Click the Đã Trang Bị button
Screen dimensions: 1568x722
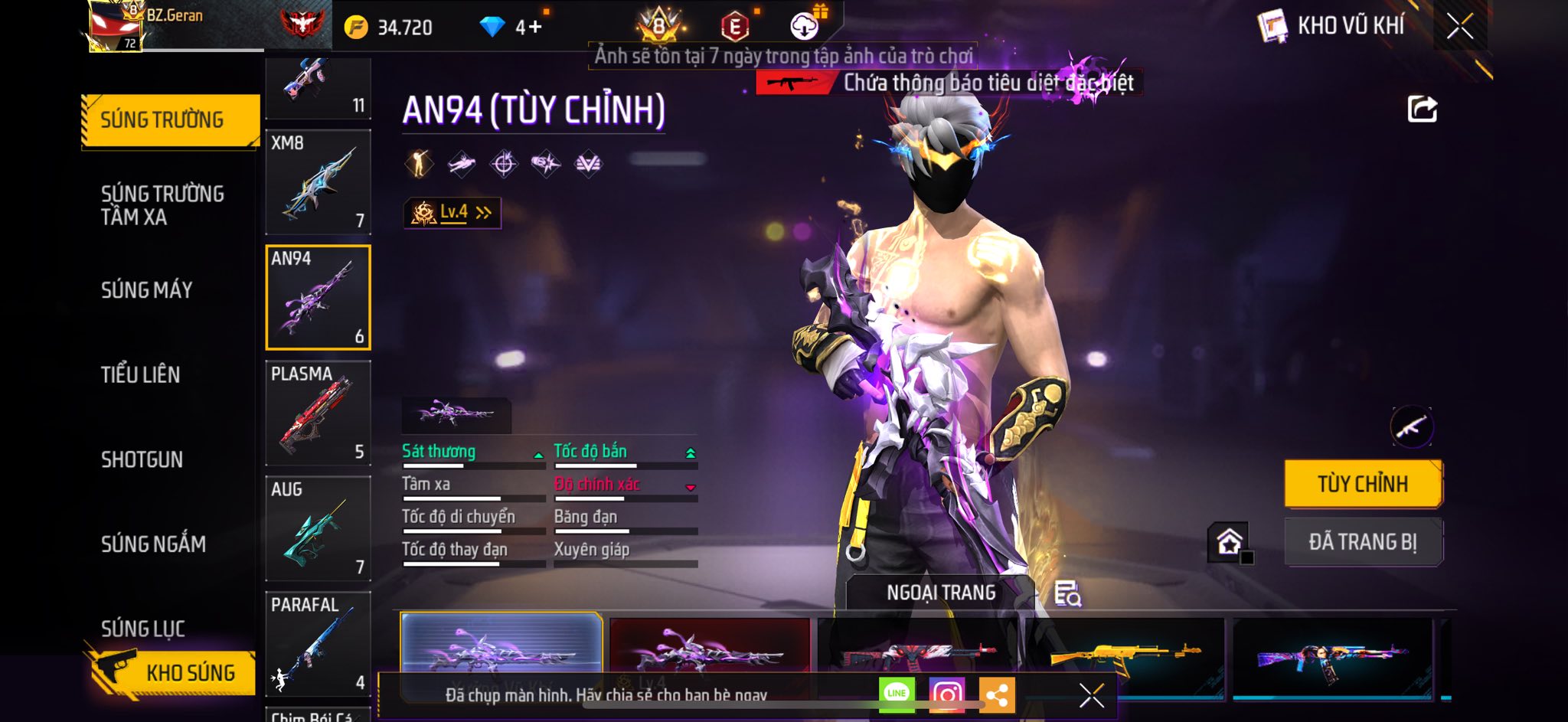pyautogui.click(x=1363, y=542)
